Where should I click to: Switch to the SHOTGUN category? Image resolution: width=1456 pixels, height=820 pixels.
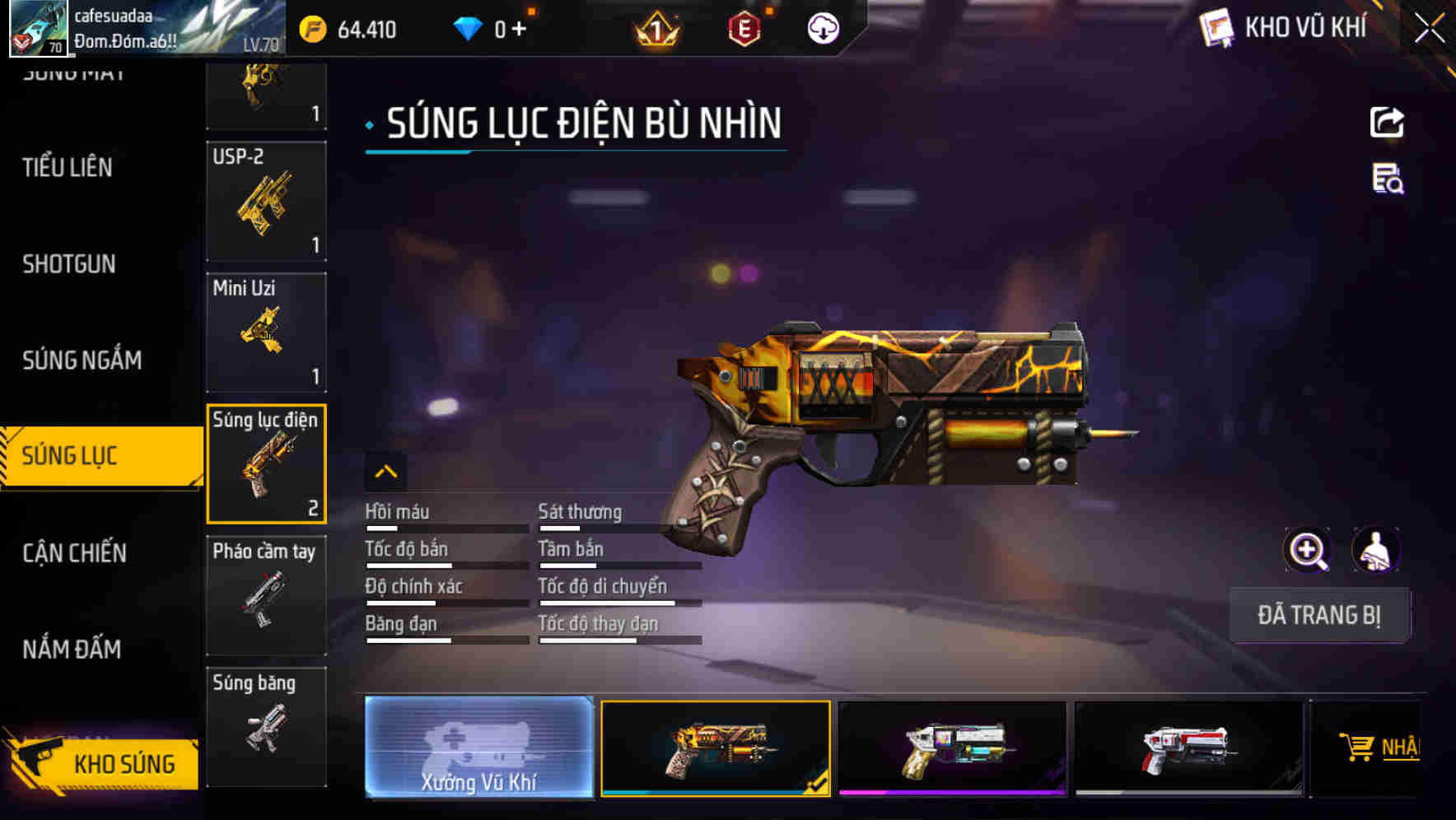[x=69, y=263]
